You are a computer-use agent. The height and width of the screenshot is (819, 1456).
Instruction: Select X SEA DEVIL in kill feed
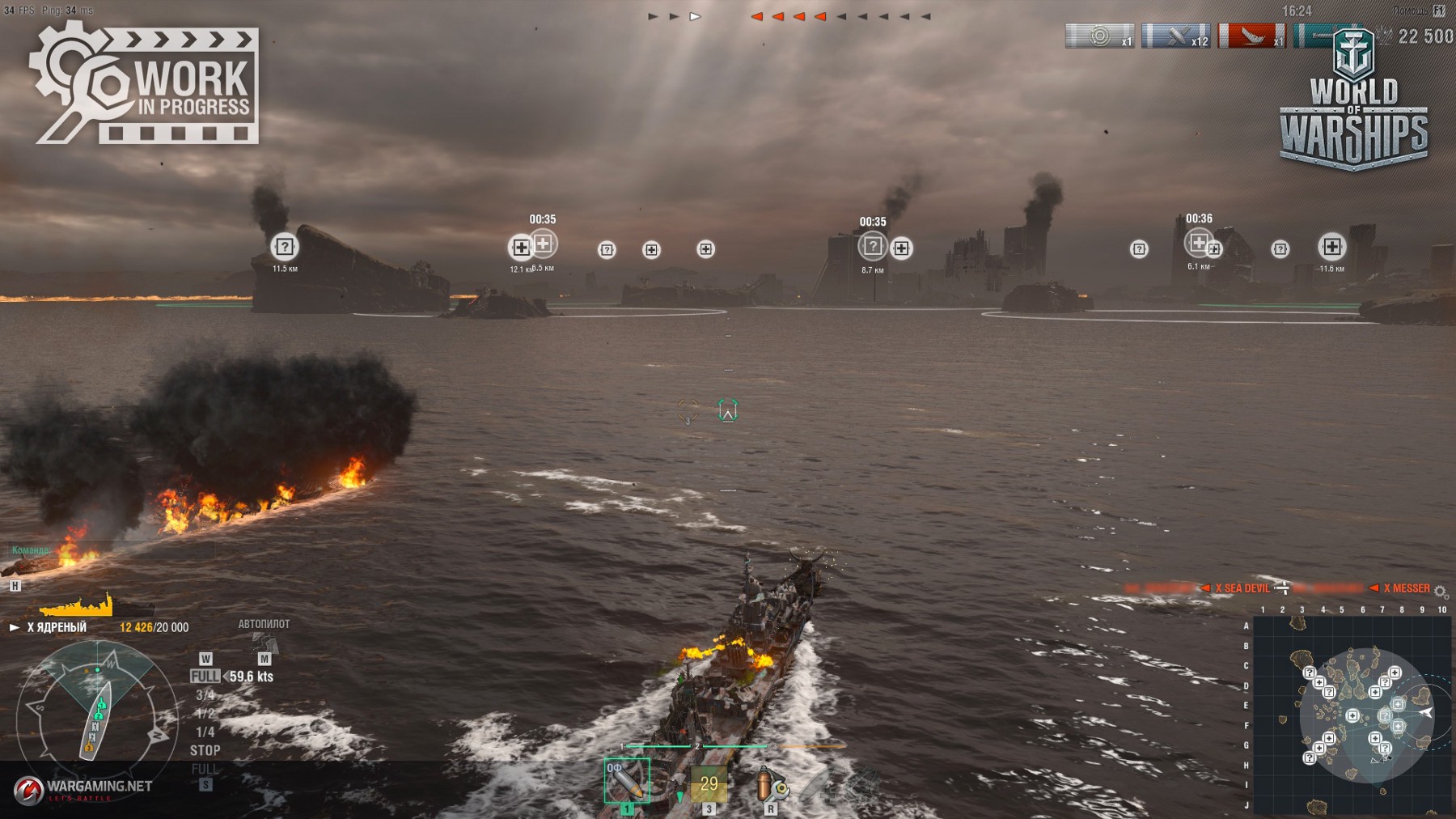1242,588
